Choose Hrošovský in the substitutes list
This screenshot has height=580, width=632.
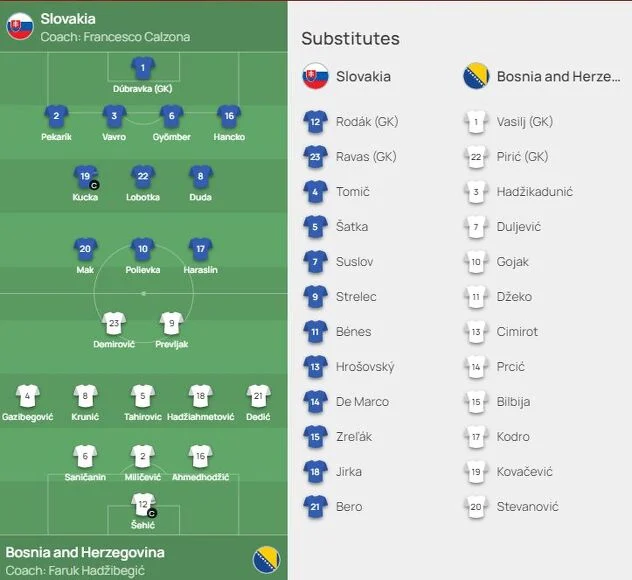click(x=364, y=367)
